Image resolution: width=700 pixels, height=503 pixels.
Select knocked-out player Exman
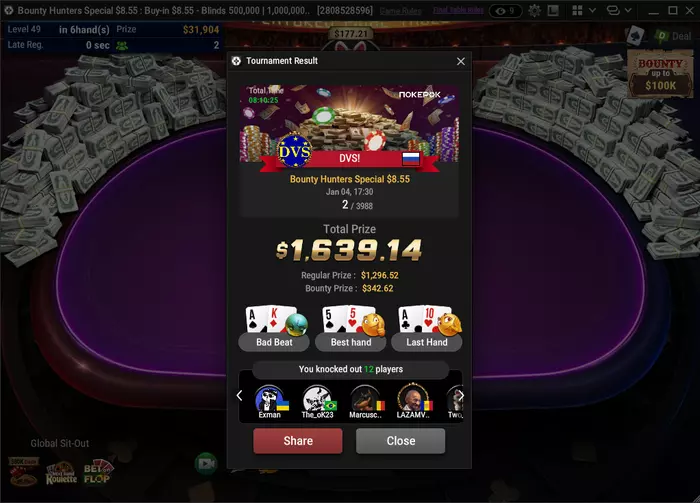coord(269,401)
